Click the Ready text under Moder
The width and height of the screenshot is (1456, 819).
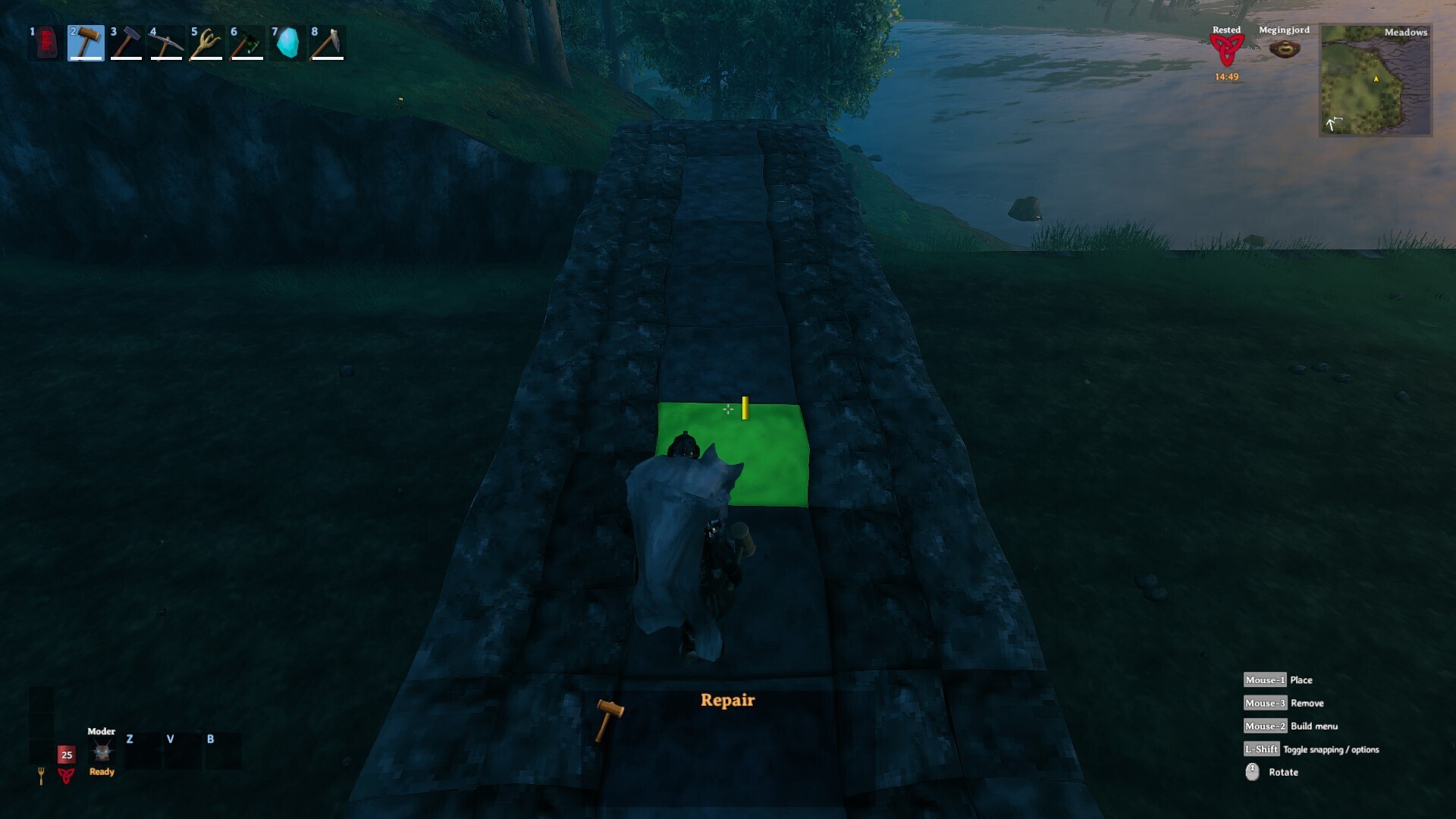[x=101, y=772]
